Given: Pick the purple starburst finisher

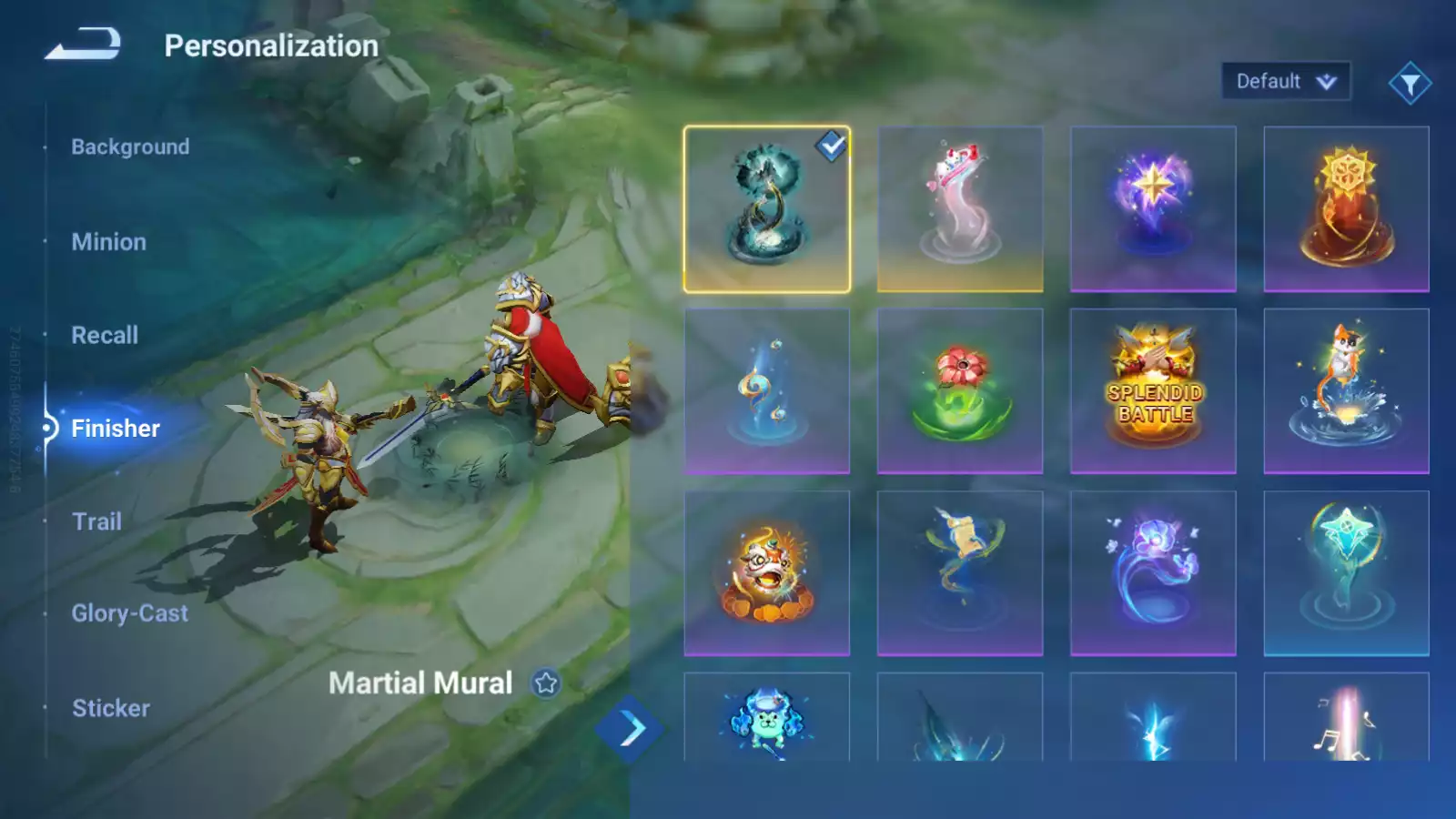Looking at the screenshot, I should 1153,209.
